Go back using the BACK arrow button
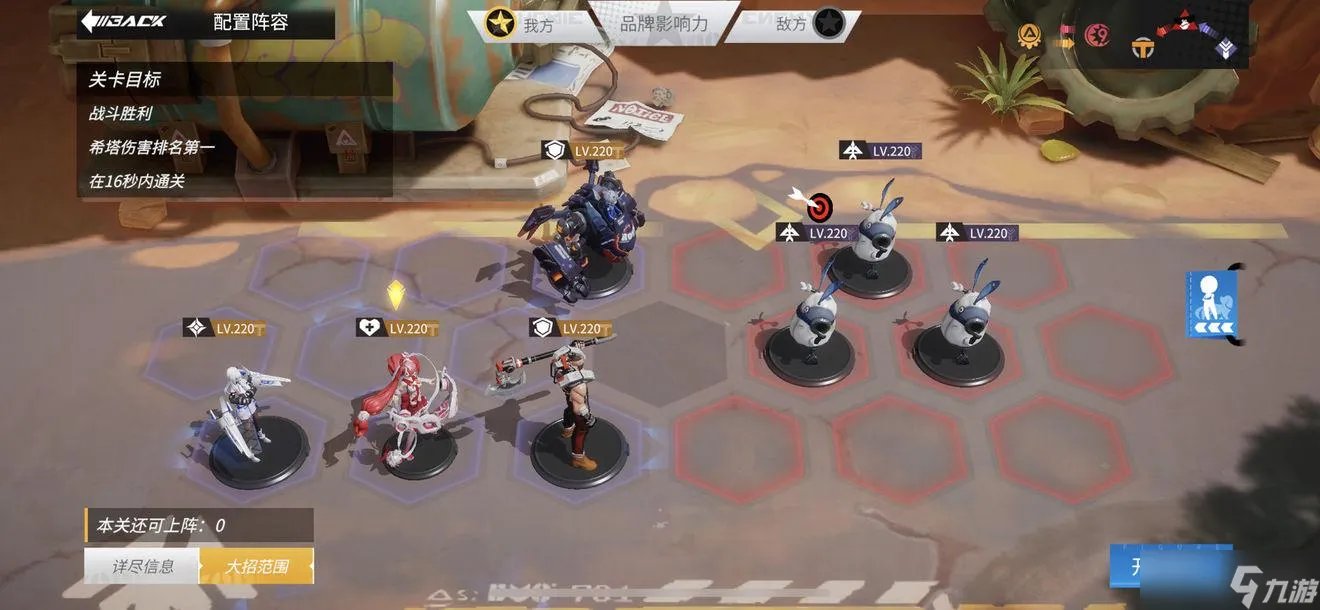This screenshot has width=1320, height=610. 124,22
